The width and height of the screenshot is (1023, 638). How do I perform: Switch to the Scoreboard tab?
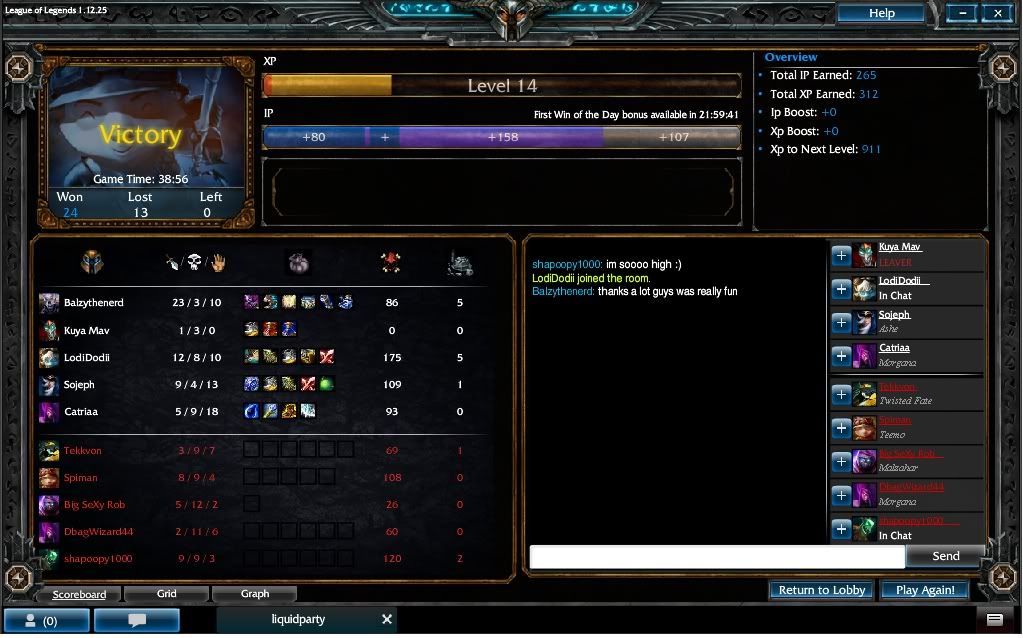click(x=79, y=594)
